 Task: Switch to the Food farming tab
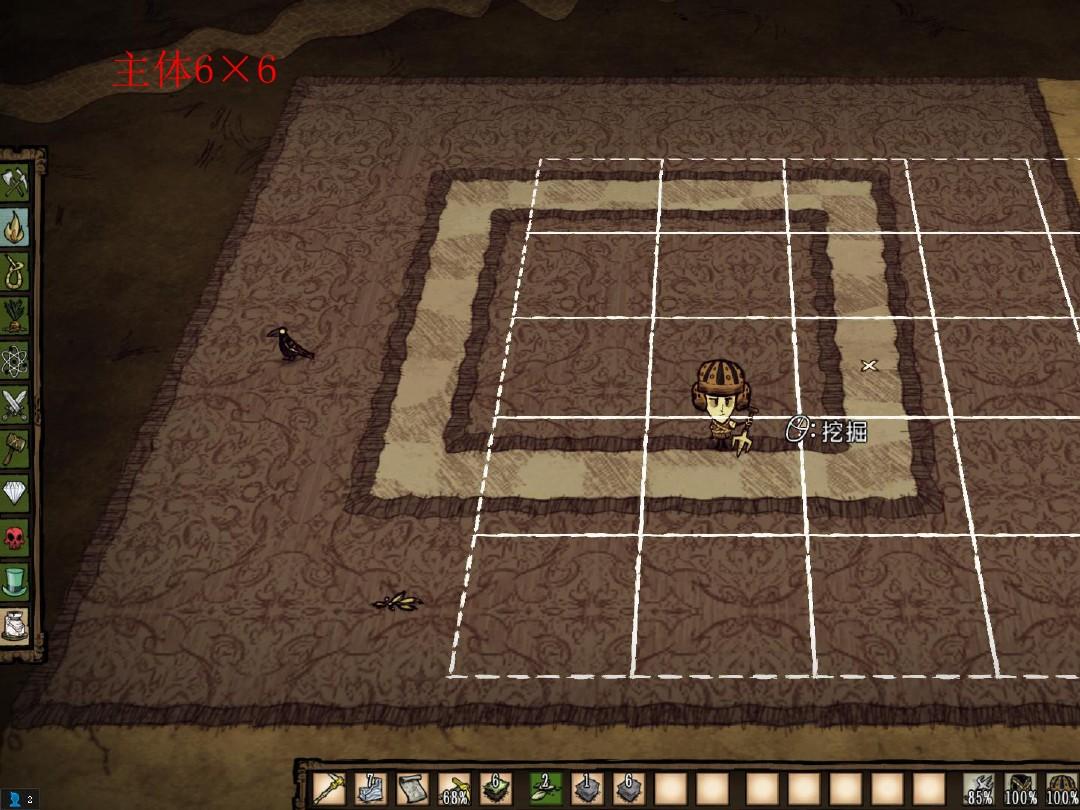[x=15, y=316]
